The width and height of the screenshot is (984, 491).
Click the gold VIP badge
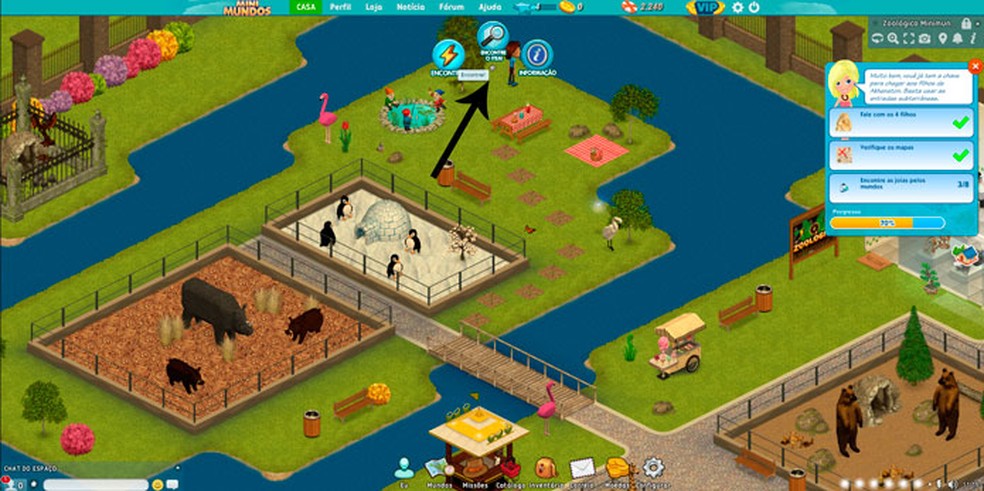[706, 8]
